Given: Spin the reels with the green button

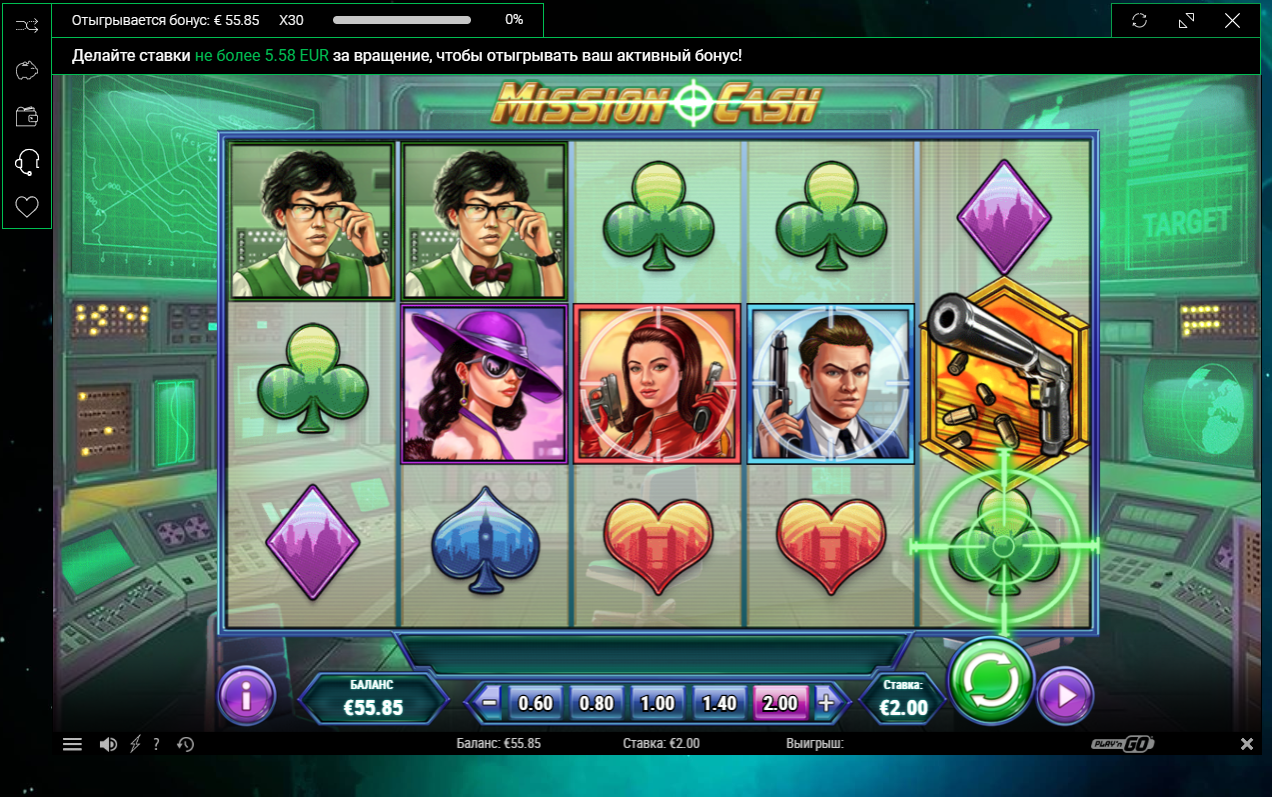Looking at the screenshot, I should coord(991,681).
